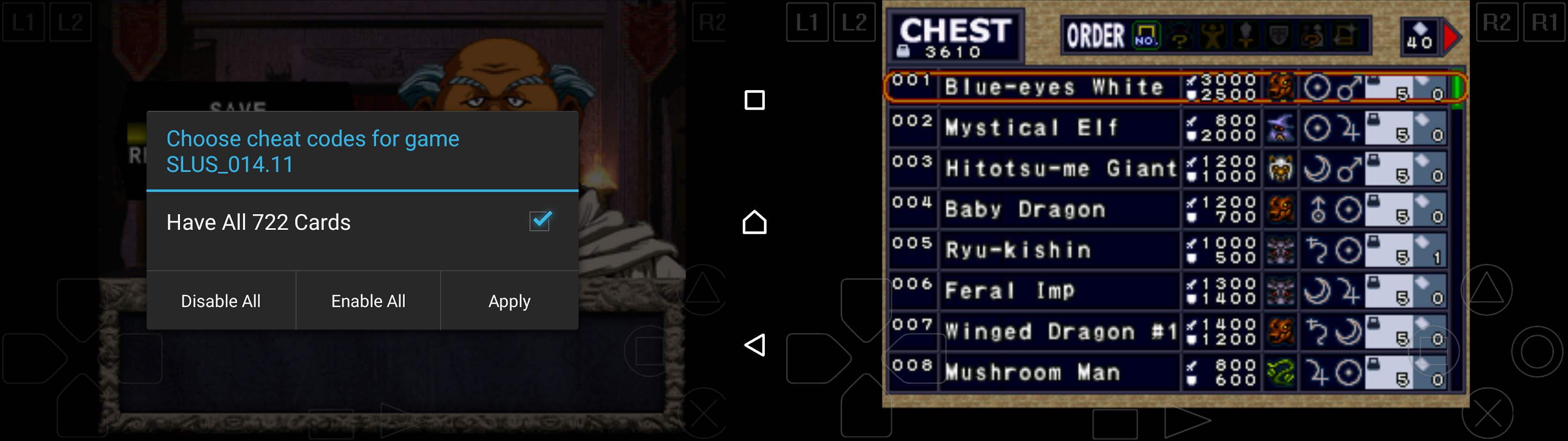
Task: Click the card-exchange sort icon at ORDER bar's end
Action: [x=1346, y=37]
